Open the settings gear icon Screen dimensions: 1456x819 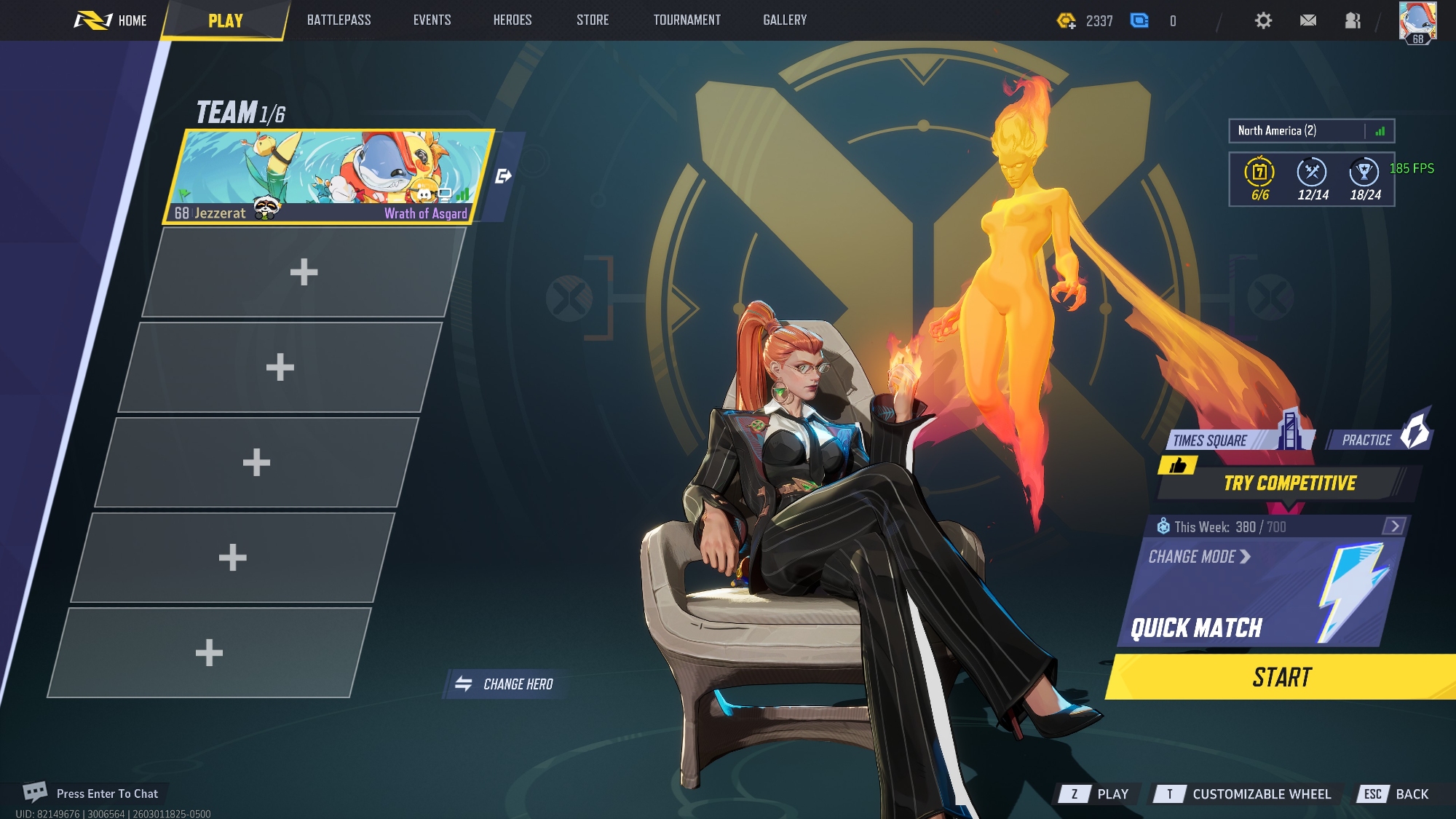pos(1263,20)
